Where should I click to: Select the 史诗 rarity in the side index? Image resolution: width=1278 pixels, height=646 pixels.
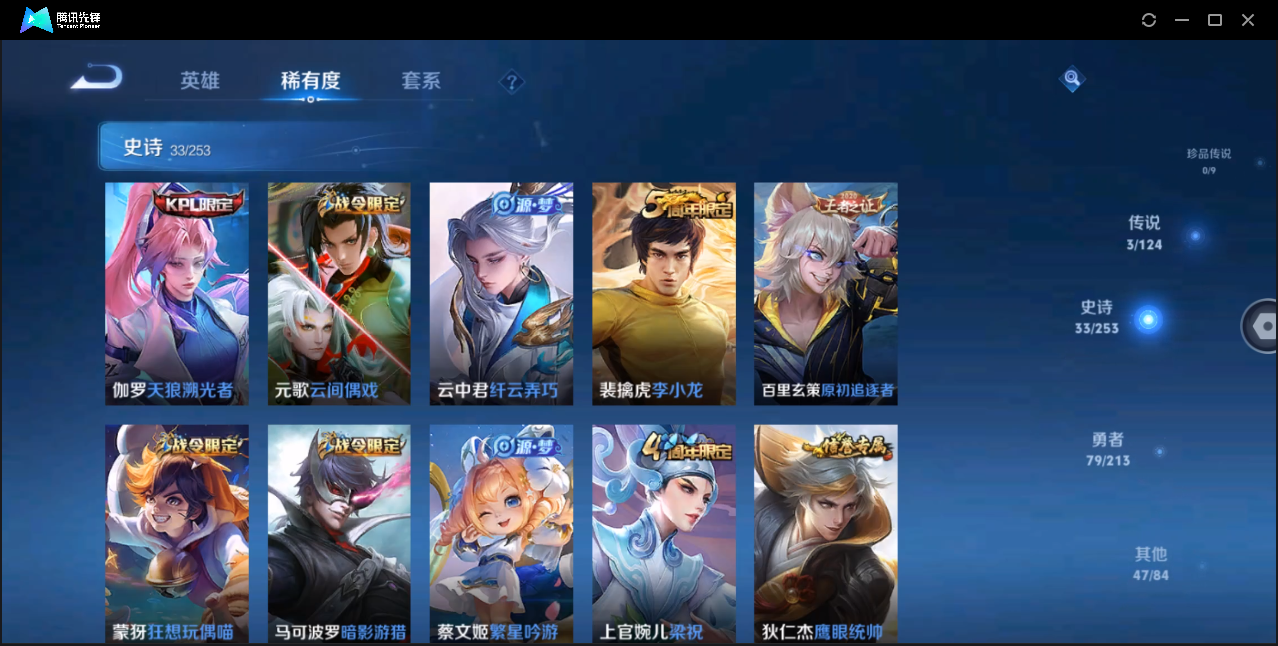(x=1098, y=316)
